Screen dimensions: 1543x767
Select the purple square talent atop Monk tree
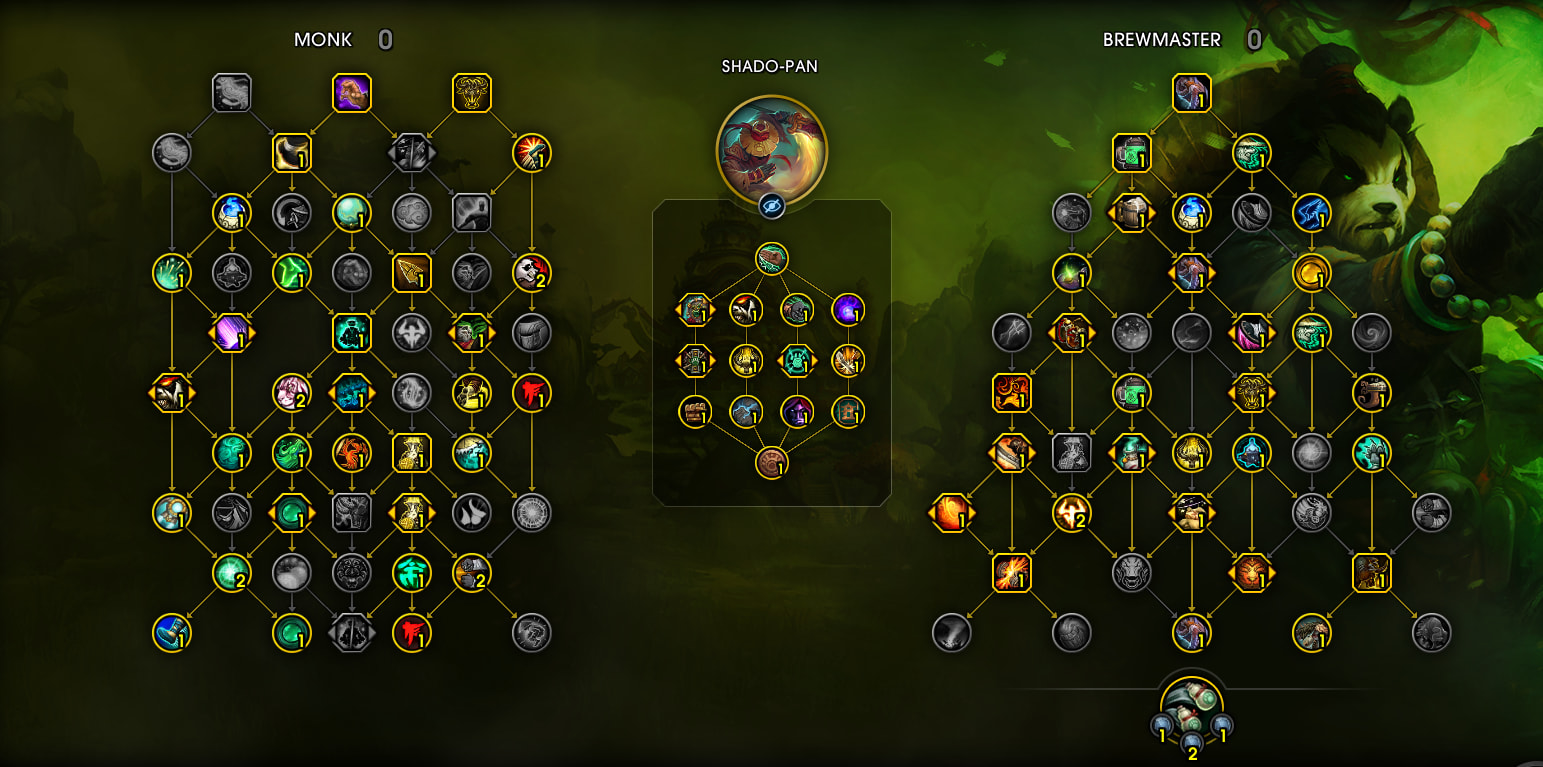click(351, 93)
